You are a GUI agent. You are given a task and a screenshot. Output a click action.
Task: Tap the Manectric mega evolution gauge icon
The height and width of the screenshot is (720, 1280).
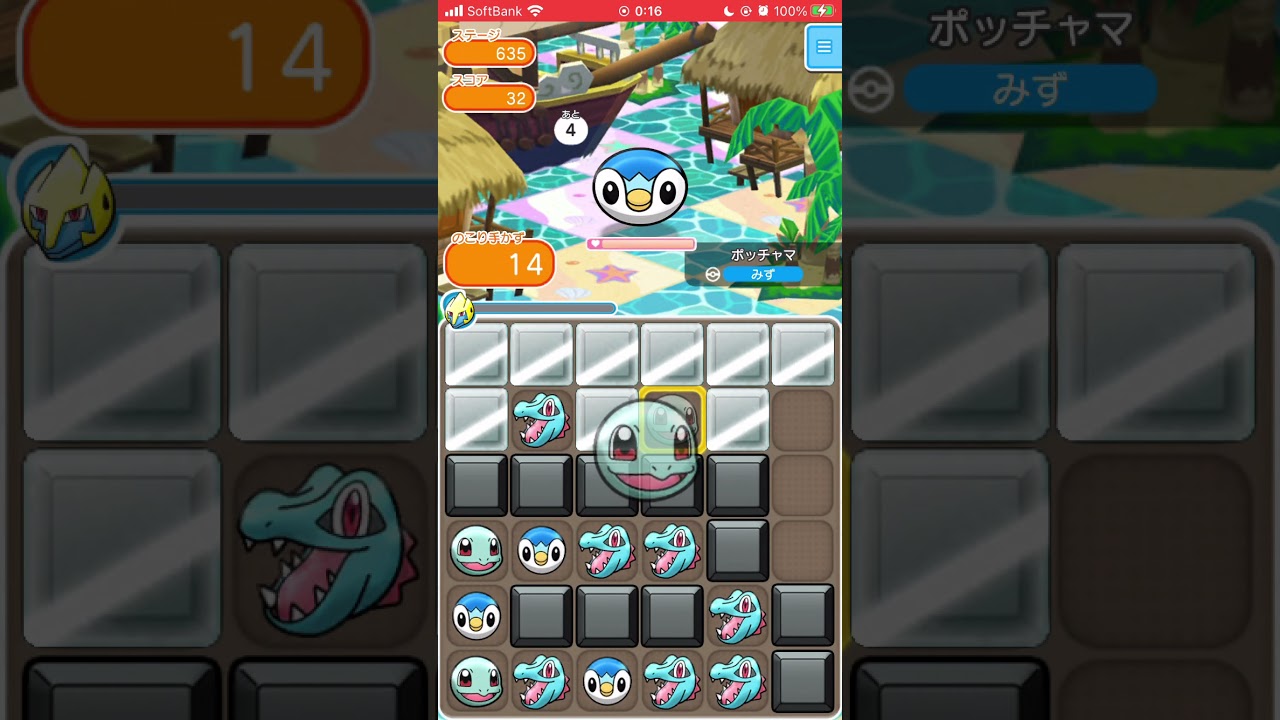point(461,309)
